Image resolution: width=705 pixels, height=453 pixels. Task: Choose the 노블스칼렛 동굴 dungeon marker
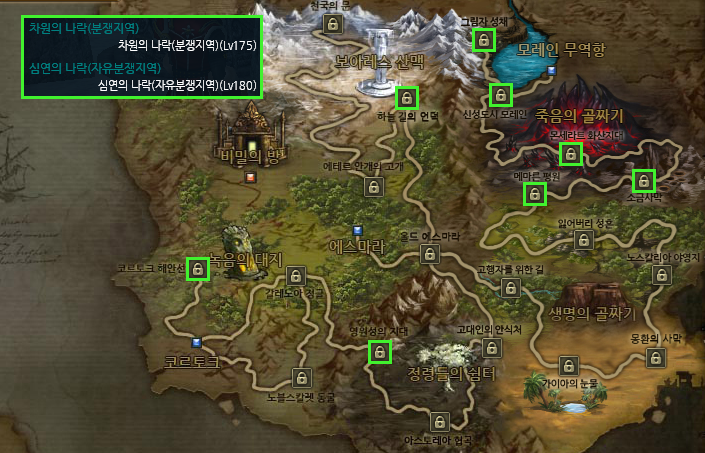(300, 378)
